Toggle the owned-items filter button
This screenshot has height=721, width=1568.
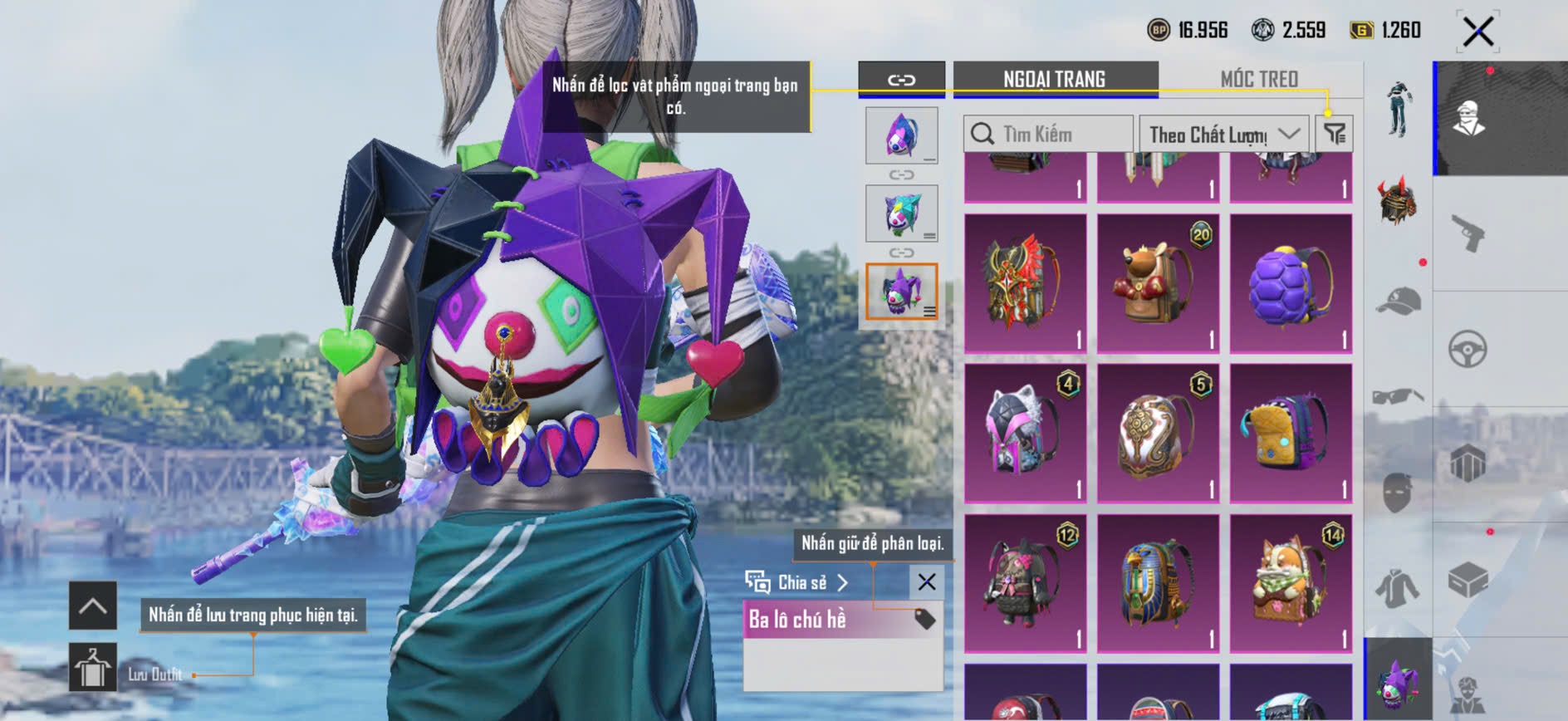tap(1335, 134)
